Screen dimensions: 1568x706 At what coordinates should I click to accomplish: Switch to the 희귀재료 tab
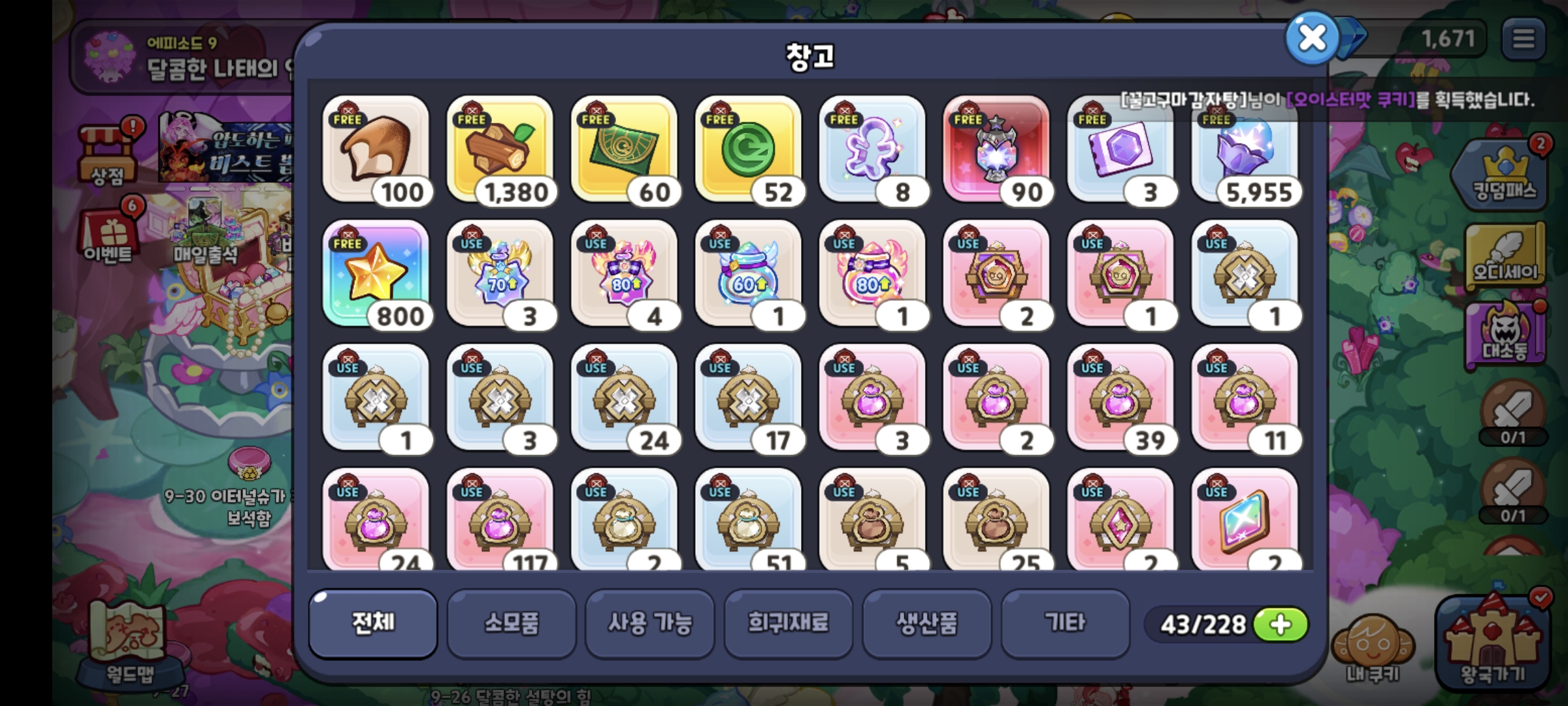click(789, 625)
